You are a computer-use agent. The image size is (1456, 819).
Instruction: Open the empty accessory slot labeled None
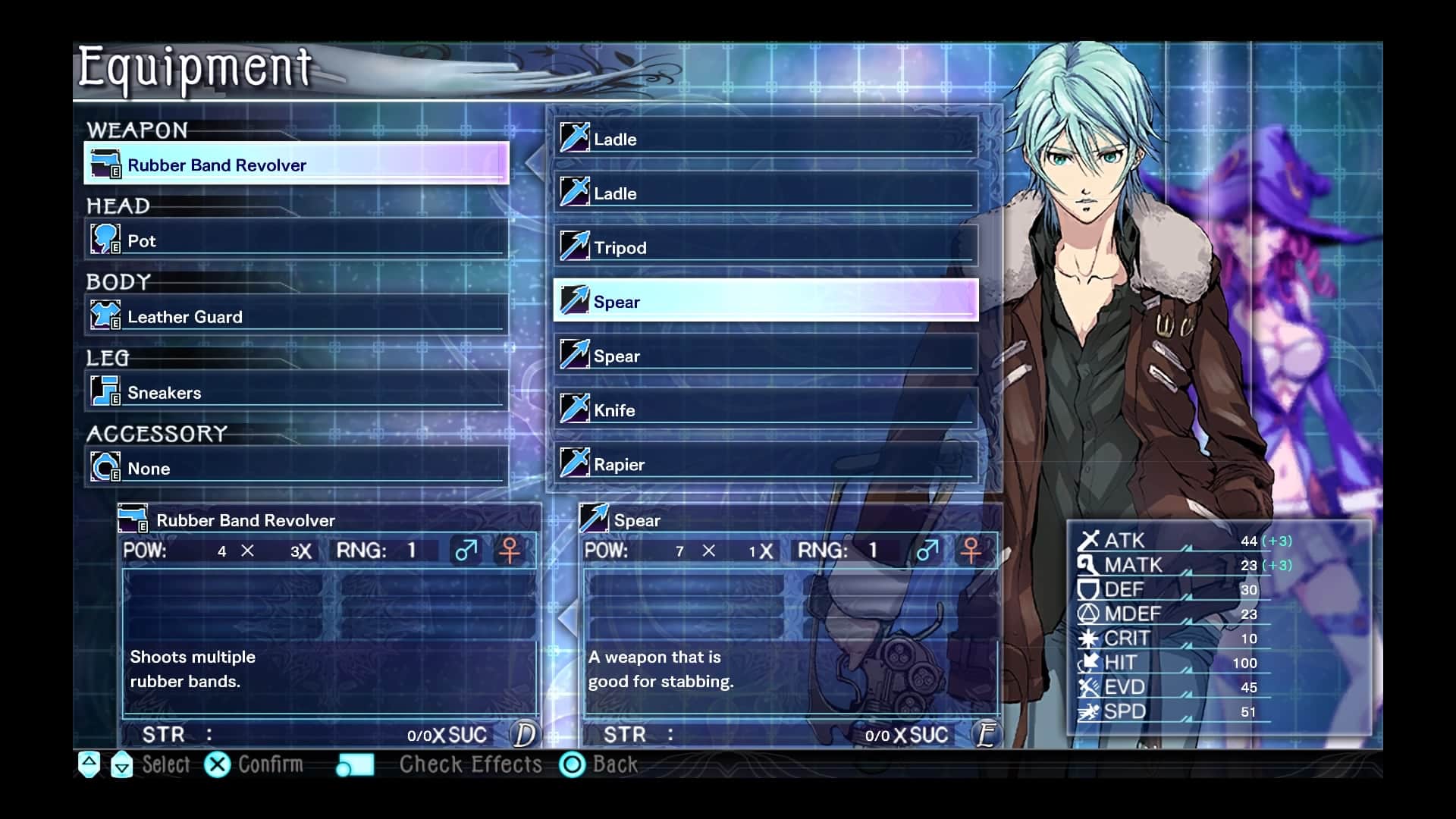pos(296,468)
